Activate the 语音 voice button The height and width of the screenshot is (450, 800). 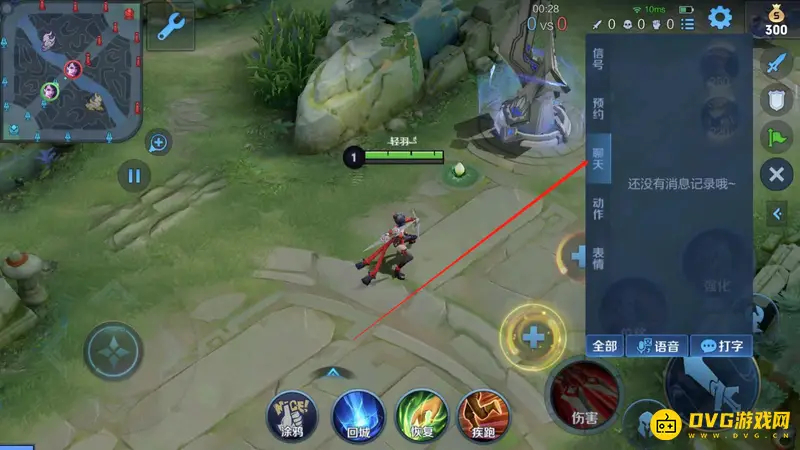[x=658, y=346]
